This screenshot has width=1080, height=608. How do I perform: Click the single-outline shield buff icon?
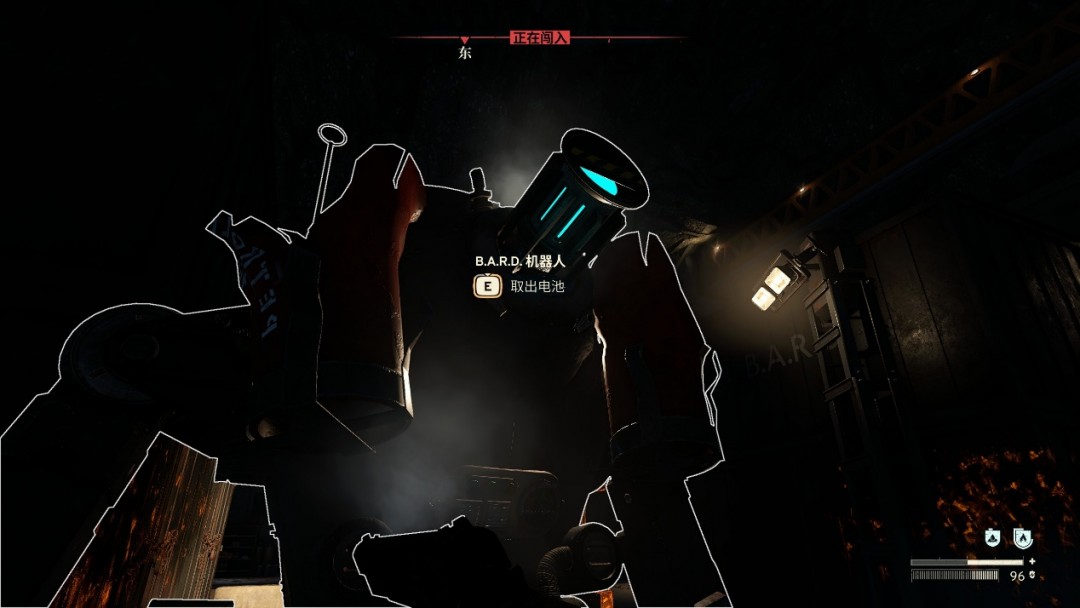pos(992,538)
